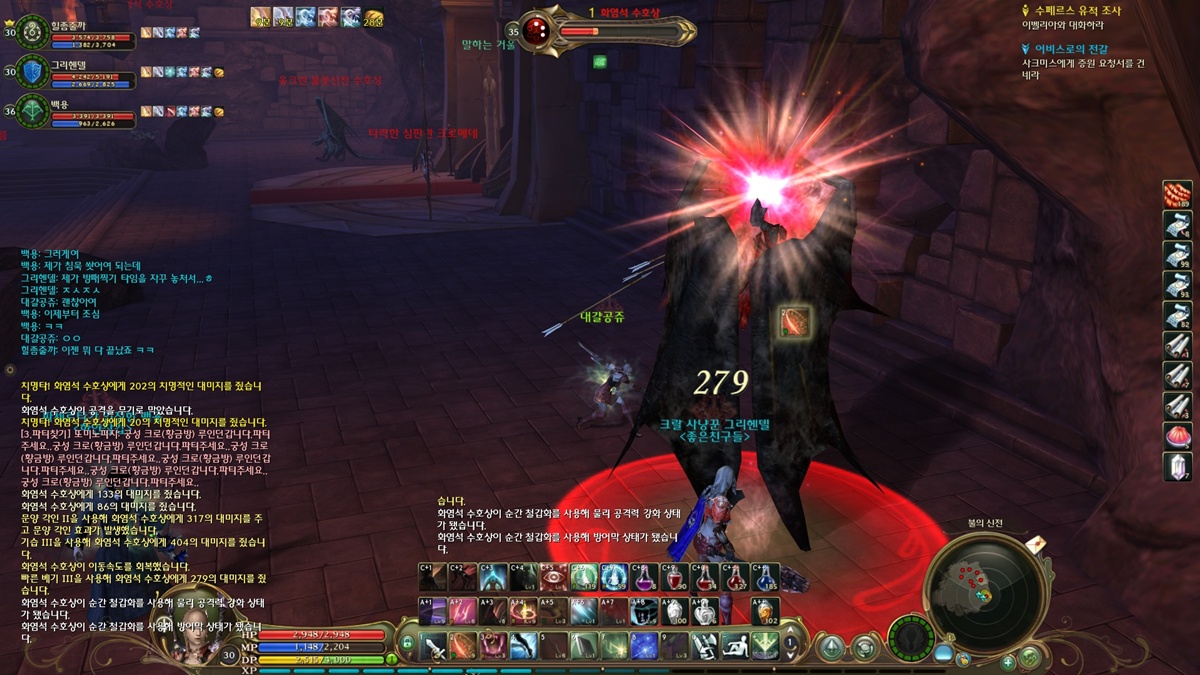Screen dimensions: 1200x675
Task: Open the mail envelope near the minimap
Action: [1034, 543]
